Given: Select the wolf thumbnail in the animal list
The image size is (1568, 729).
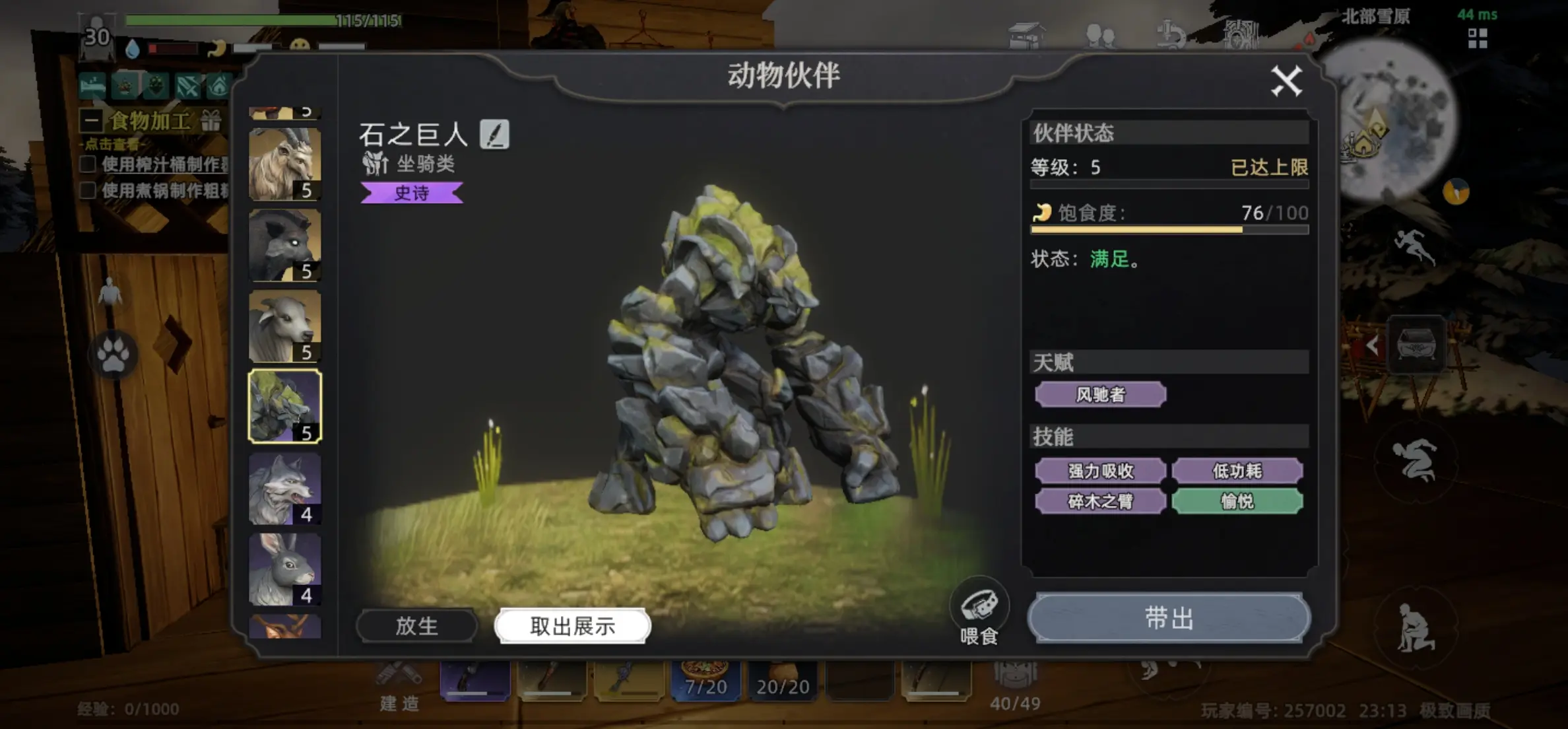Looking at the screenshot, I should tap(285, 489).
